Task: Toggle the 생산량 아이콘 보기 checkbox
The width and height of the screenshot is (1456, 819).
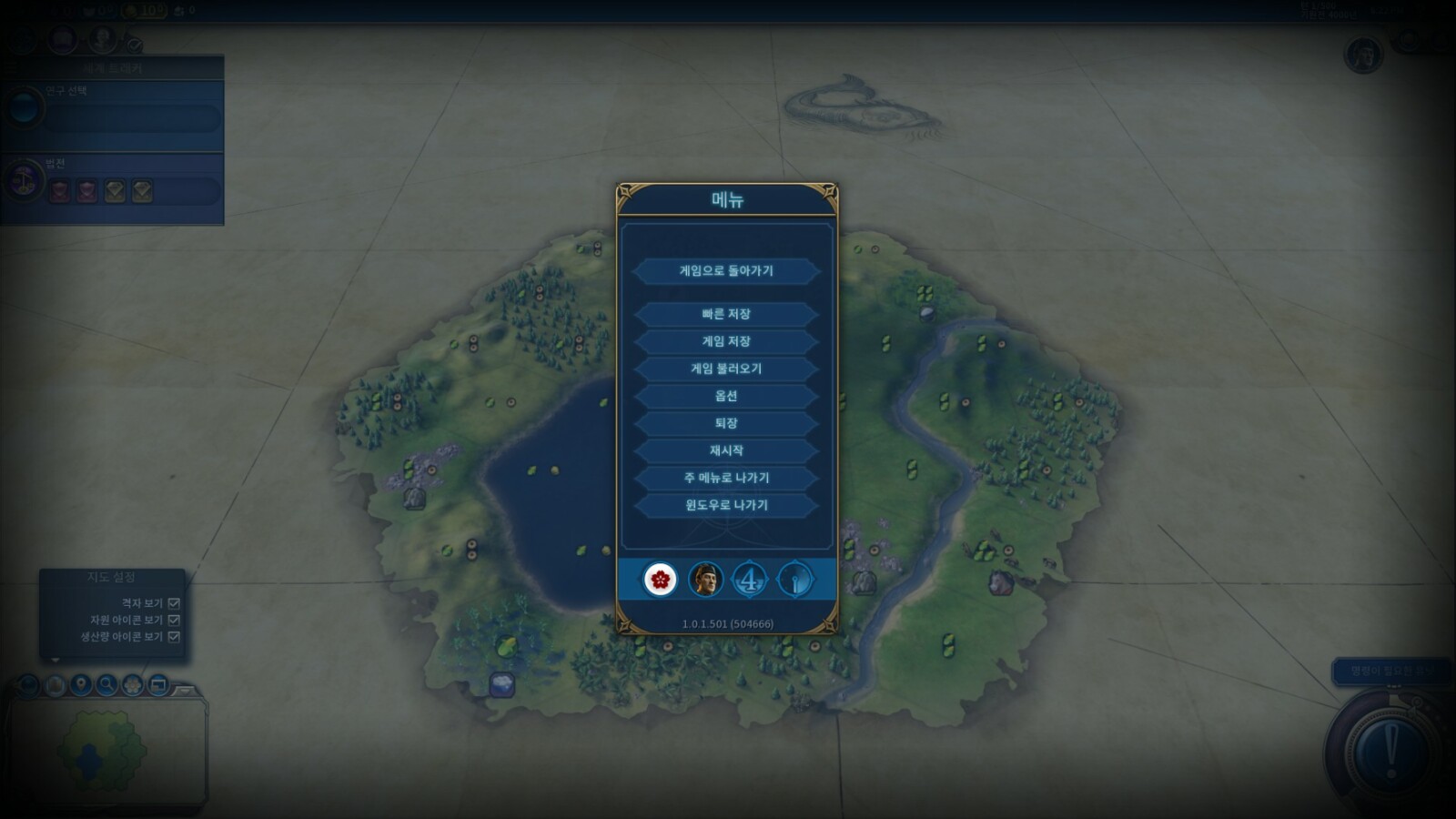Action: tap(174, 636)
